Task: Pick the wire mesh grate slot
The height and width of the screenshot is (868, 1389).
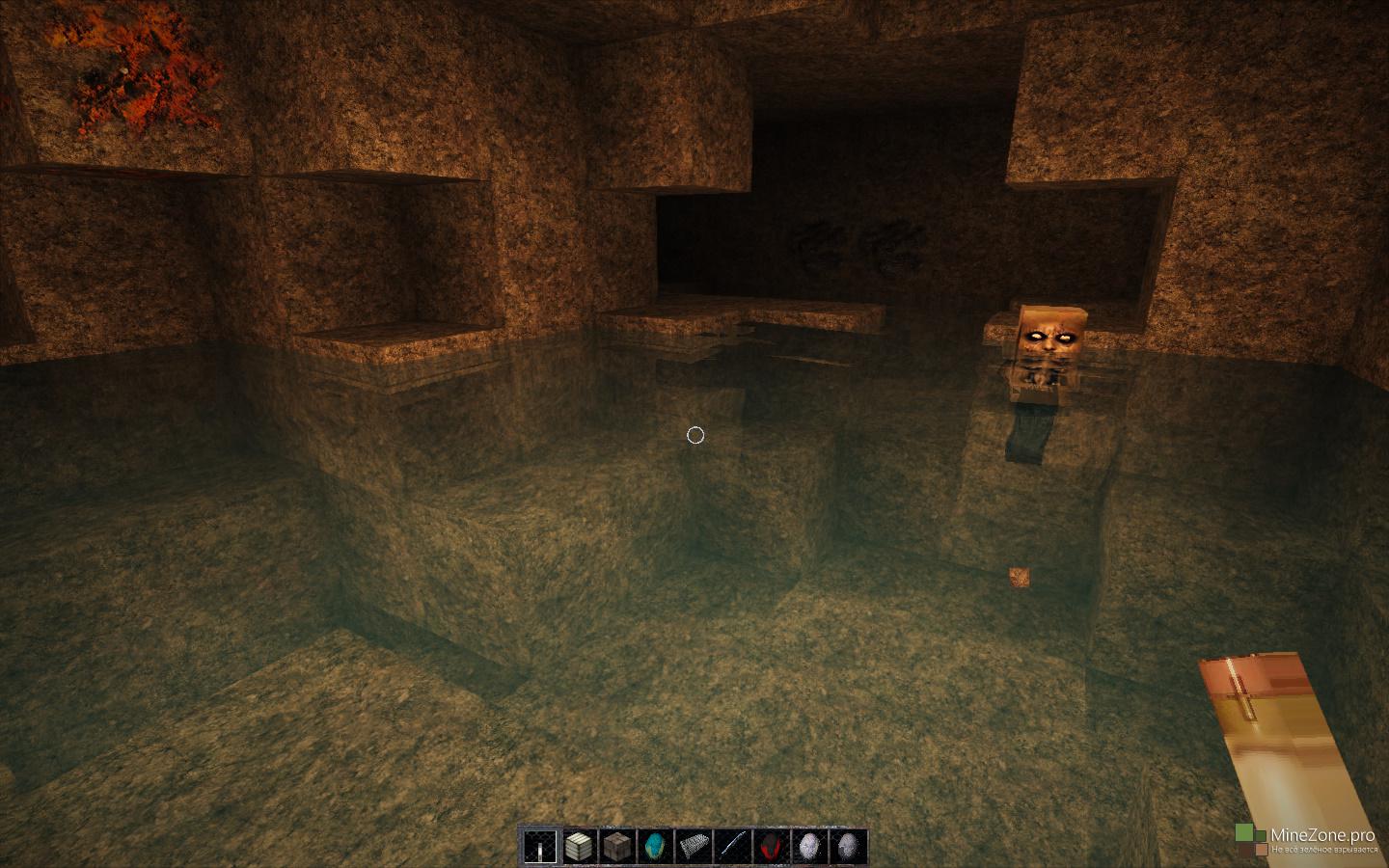Action: [x=693, y=847]
